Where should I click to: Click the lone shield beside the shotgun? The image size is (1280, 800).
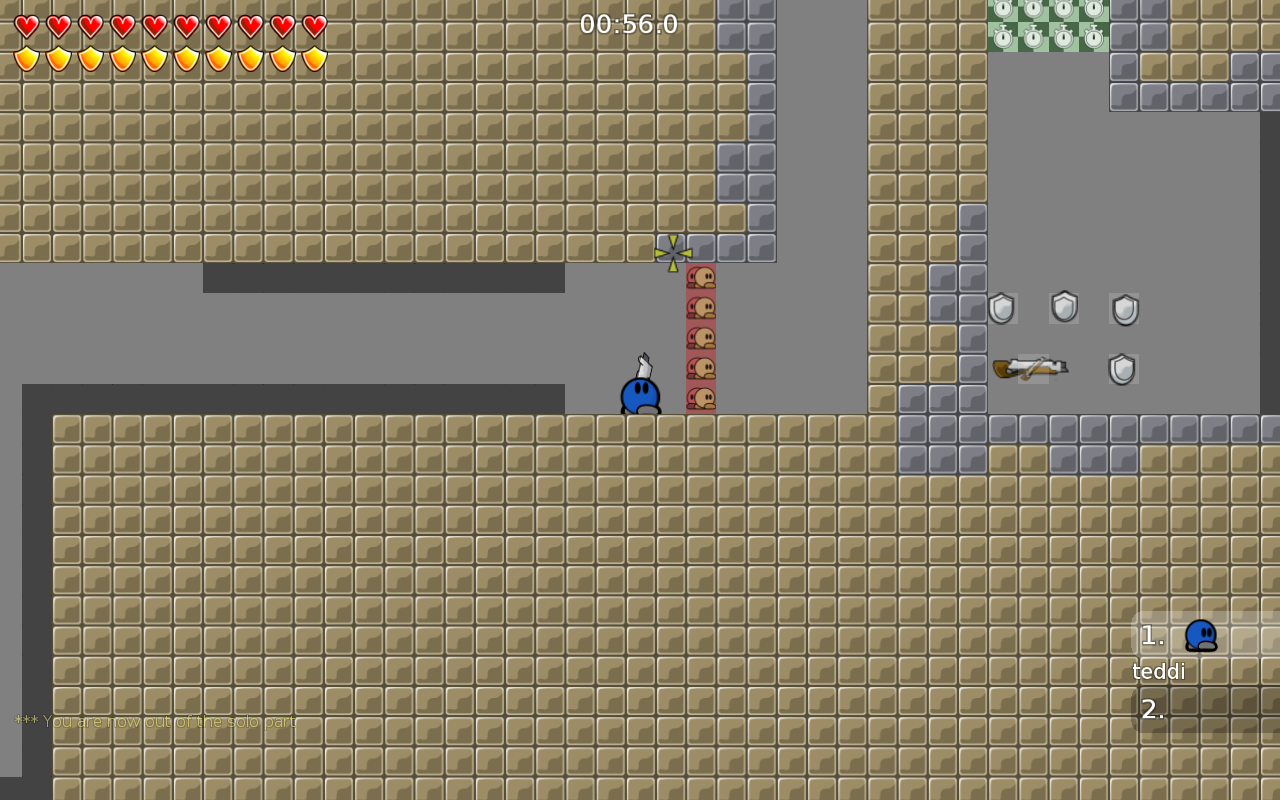(1122, 369)
